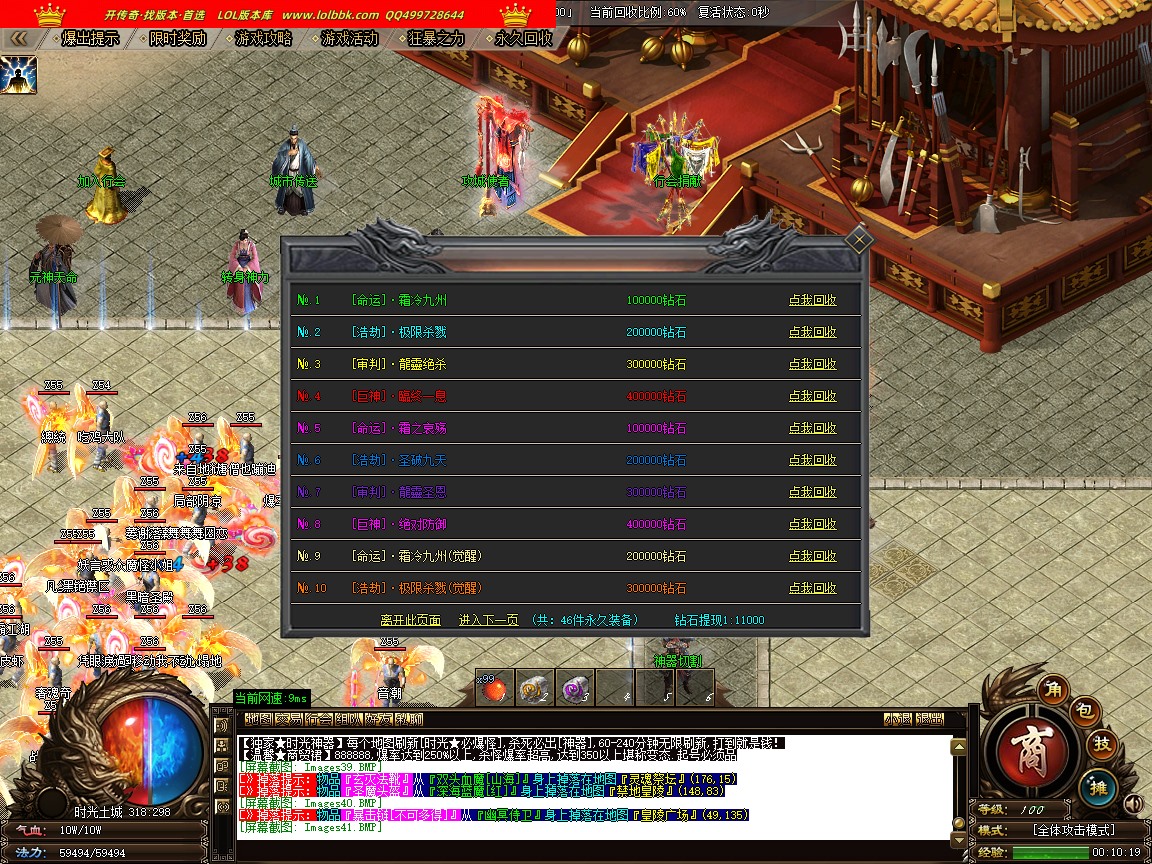The height and width of the screenshot is (864, 1152).
Task: Open the 永久回收 menu
Action: (x=524, y=39)
